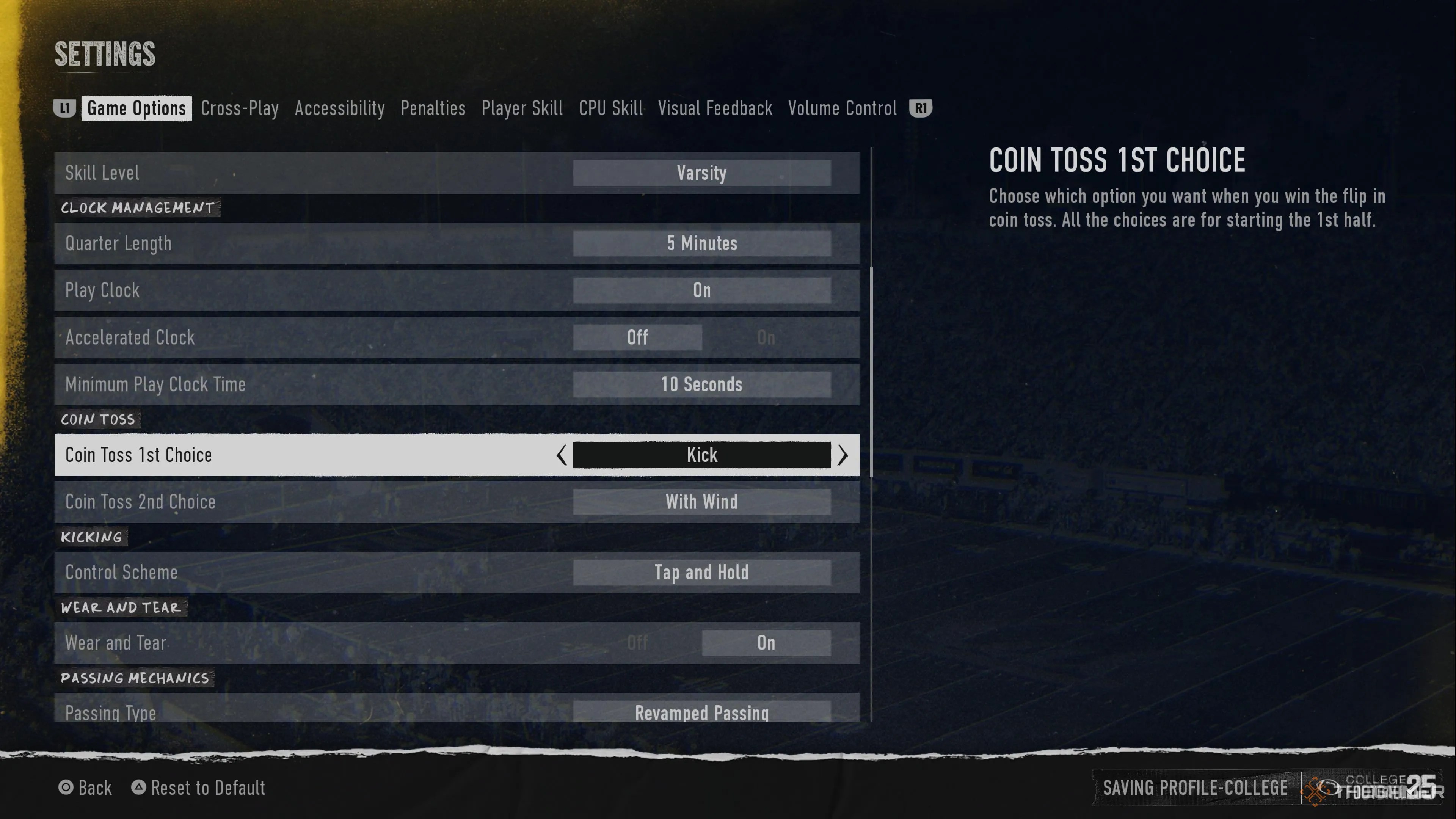
Task: Toggle Wear and Tear off
Action: coord(637,643)
